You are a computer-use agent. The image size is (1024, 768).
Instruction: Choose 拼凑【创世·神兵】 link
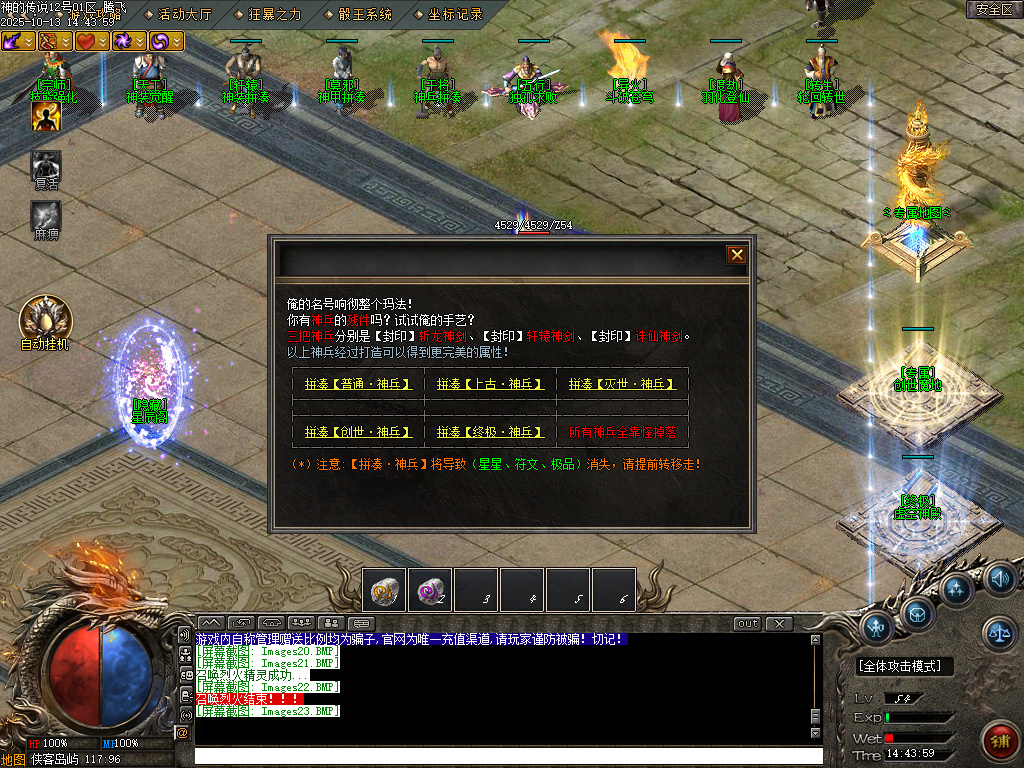point(358,432)
